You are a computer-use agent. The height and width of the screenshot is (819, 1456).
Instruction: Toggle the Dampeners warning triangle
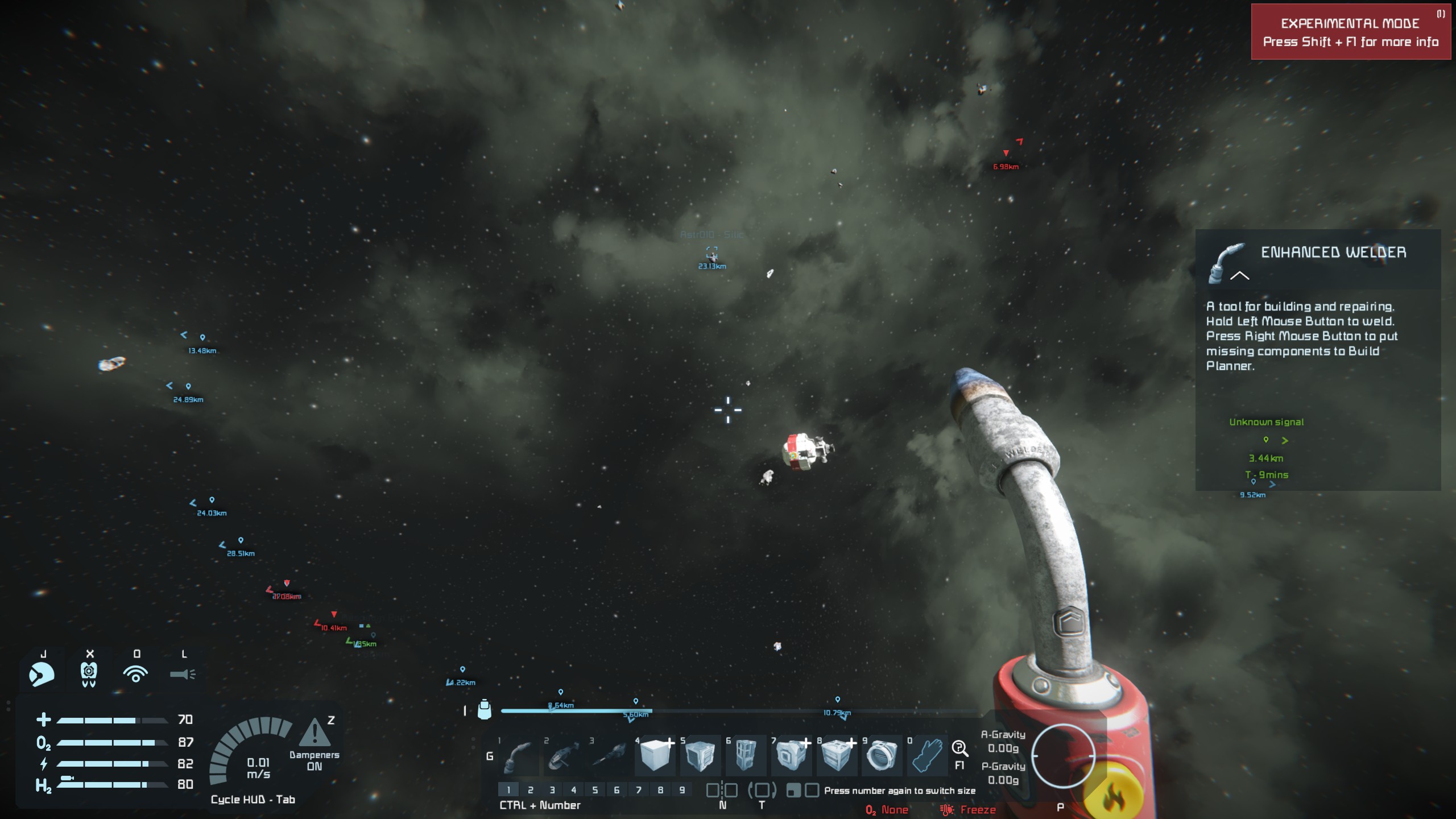(x=314, y=733)
